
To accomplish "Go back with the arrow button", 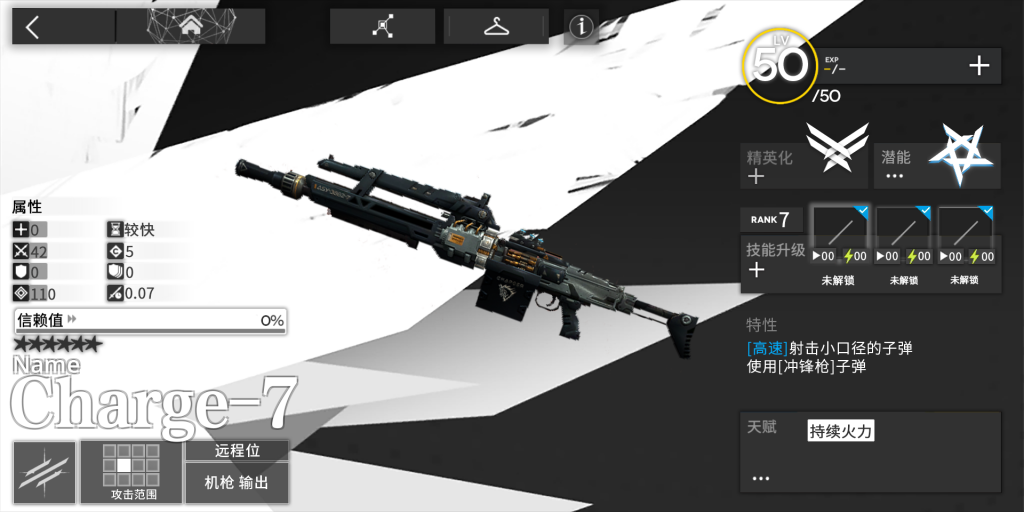I will pyautogui.click(x=33, y=27).
